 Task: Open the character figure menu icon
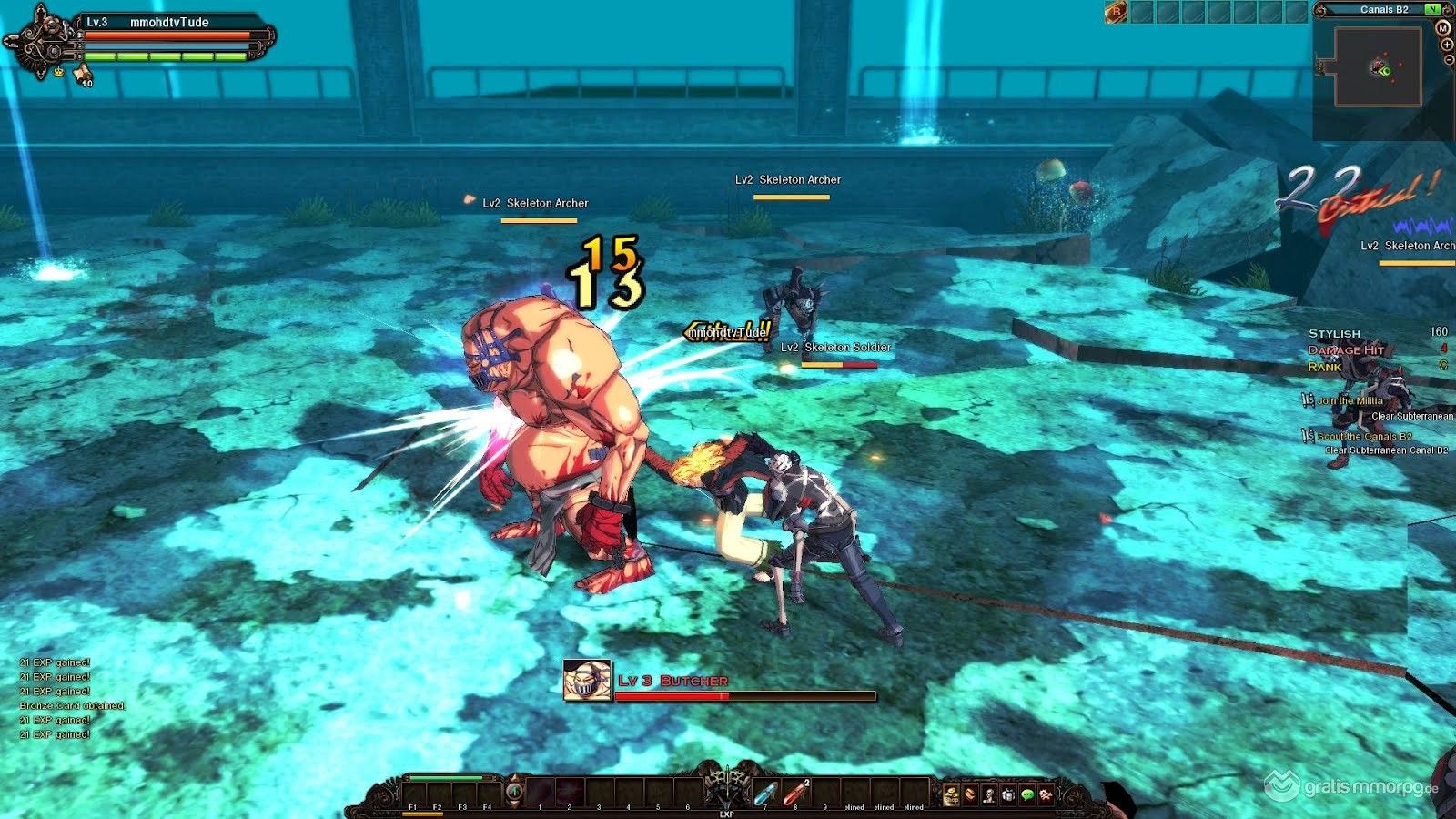pyautogui.click(x=989, y=795)
